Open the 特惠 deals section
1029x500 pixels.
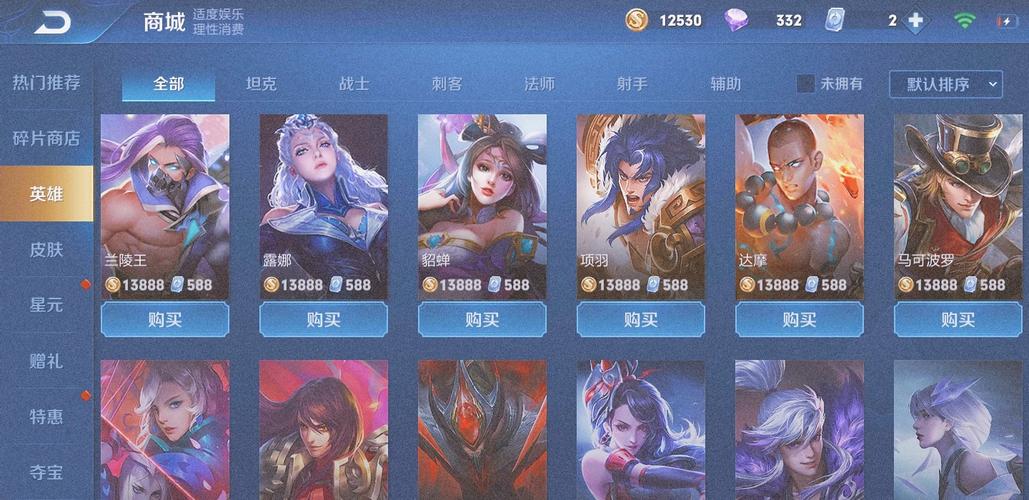click(x=46, y=414)
